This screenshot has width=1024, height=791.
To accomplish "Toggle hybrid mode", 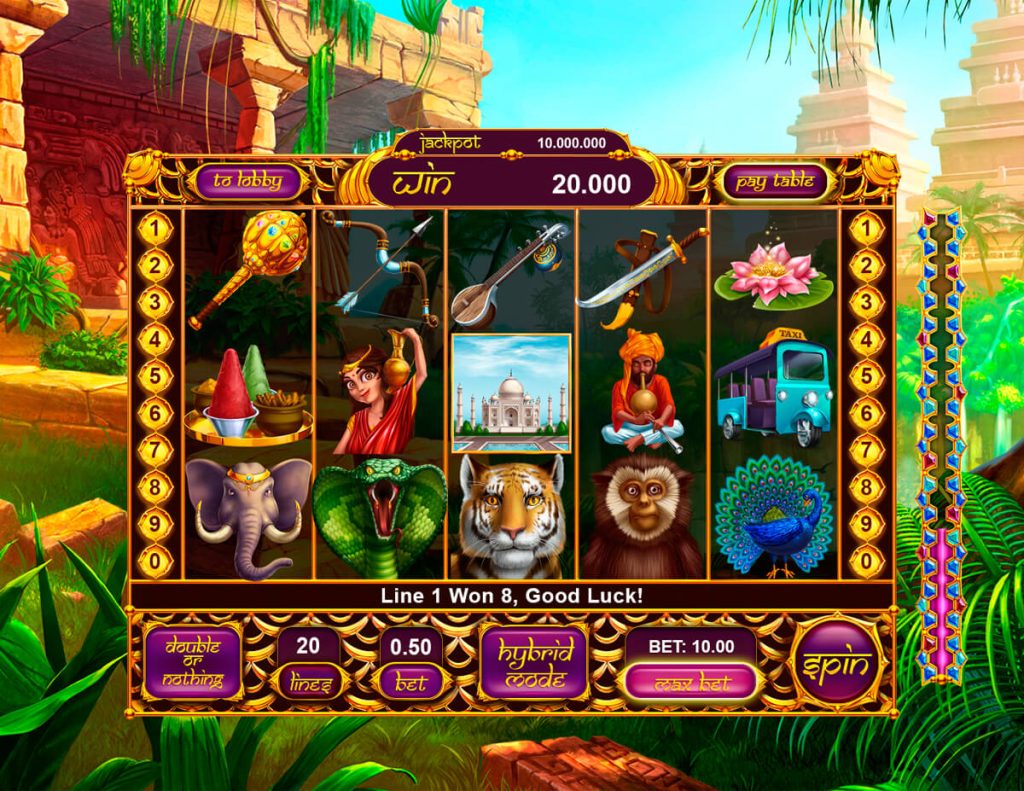I will point(534,662).
